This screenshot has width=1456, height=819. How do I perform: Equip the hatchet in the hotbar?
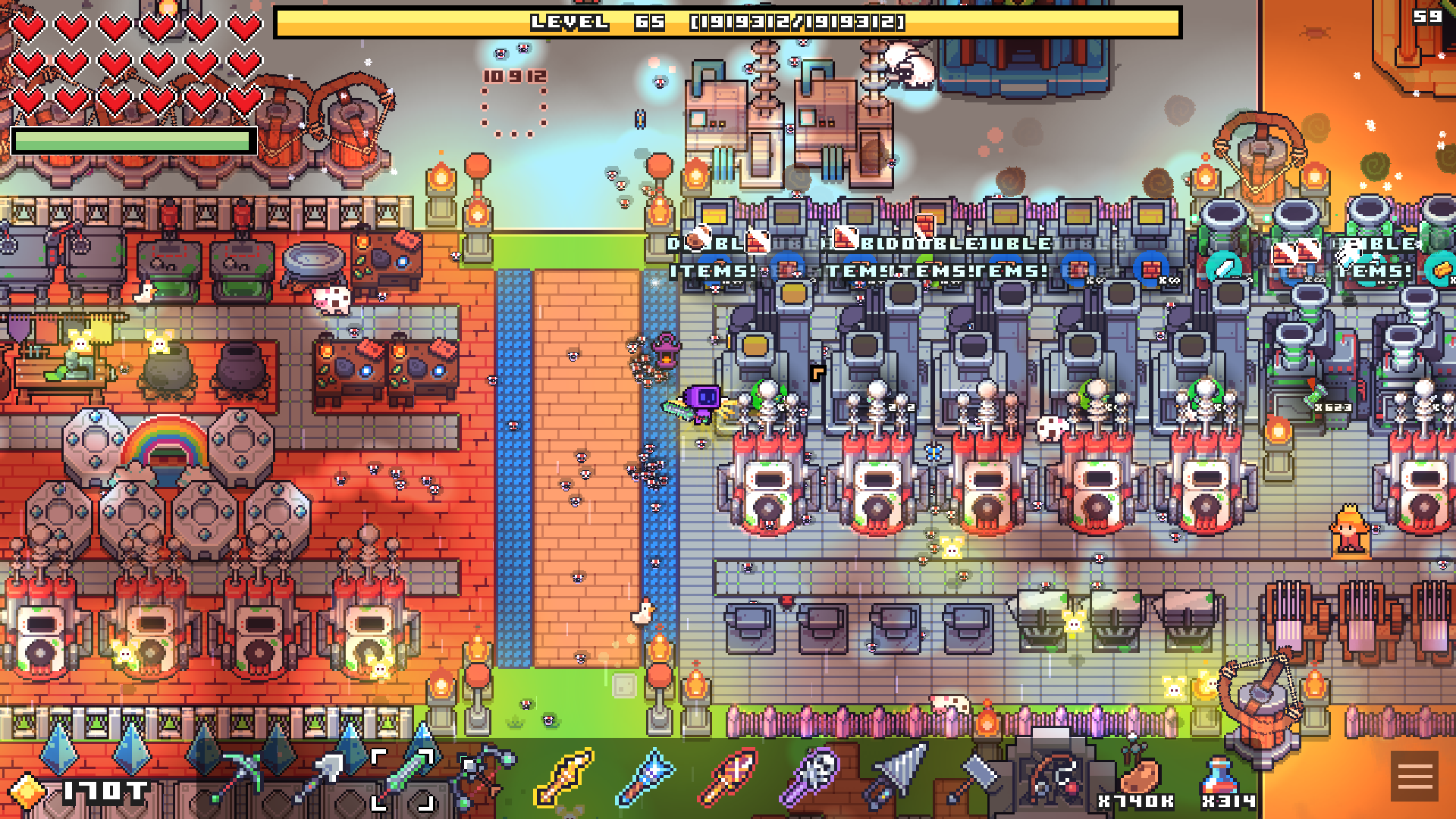[976, 775]
